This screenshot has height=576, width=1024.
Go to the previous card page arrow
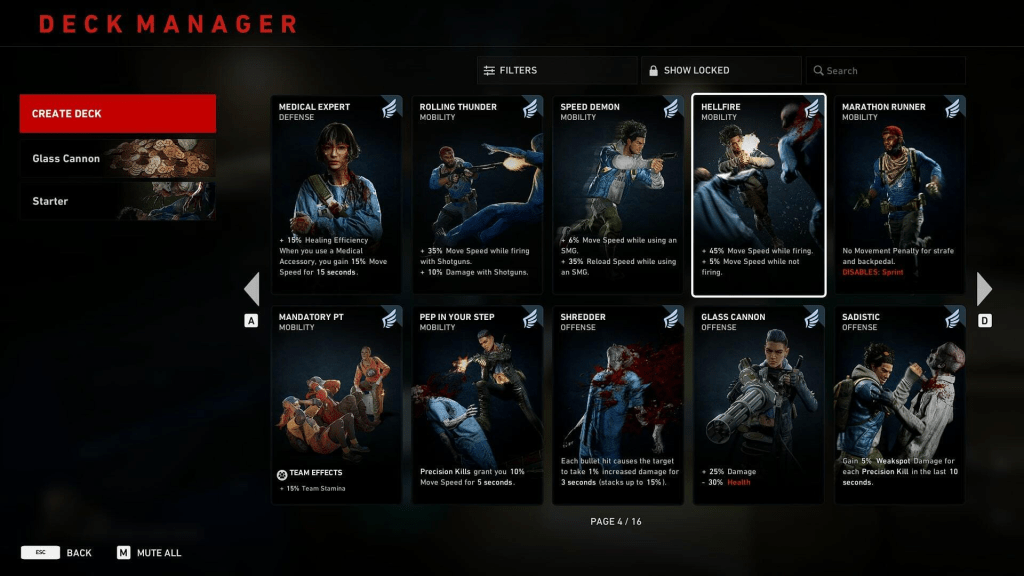[x=252, y=289]
